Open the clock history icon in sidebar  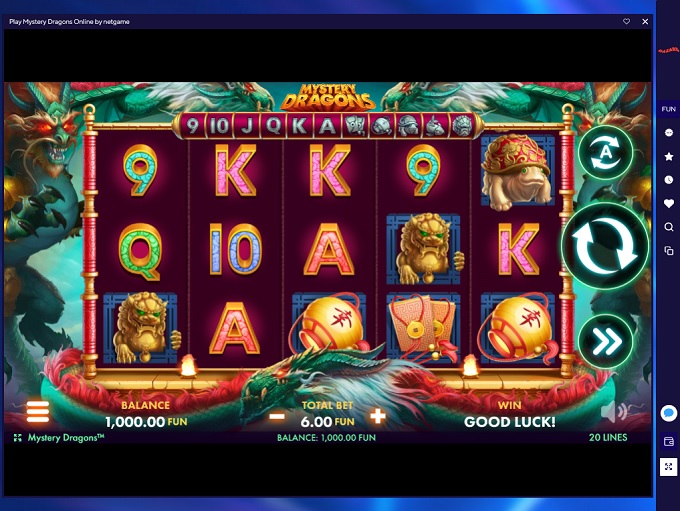coord(669,180)
